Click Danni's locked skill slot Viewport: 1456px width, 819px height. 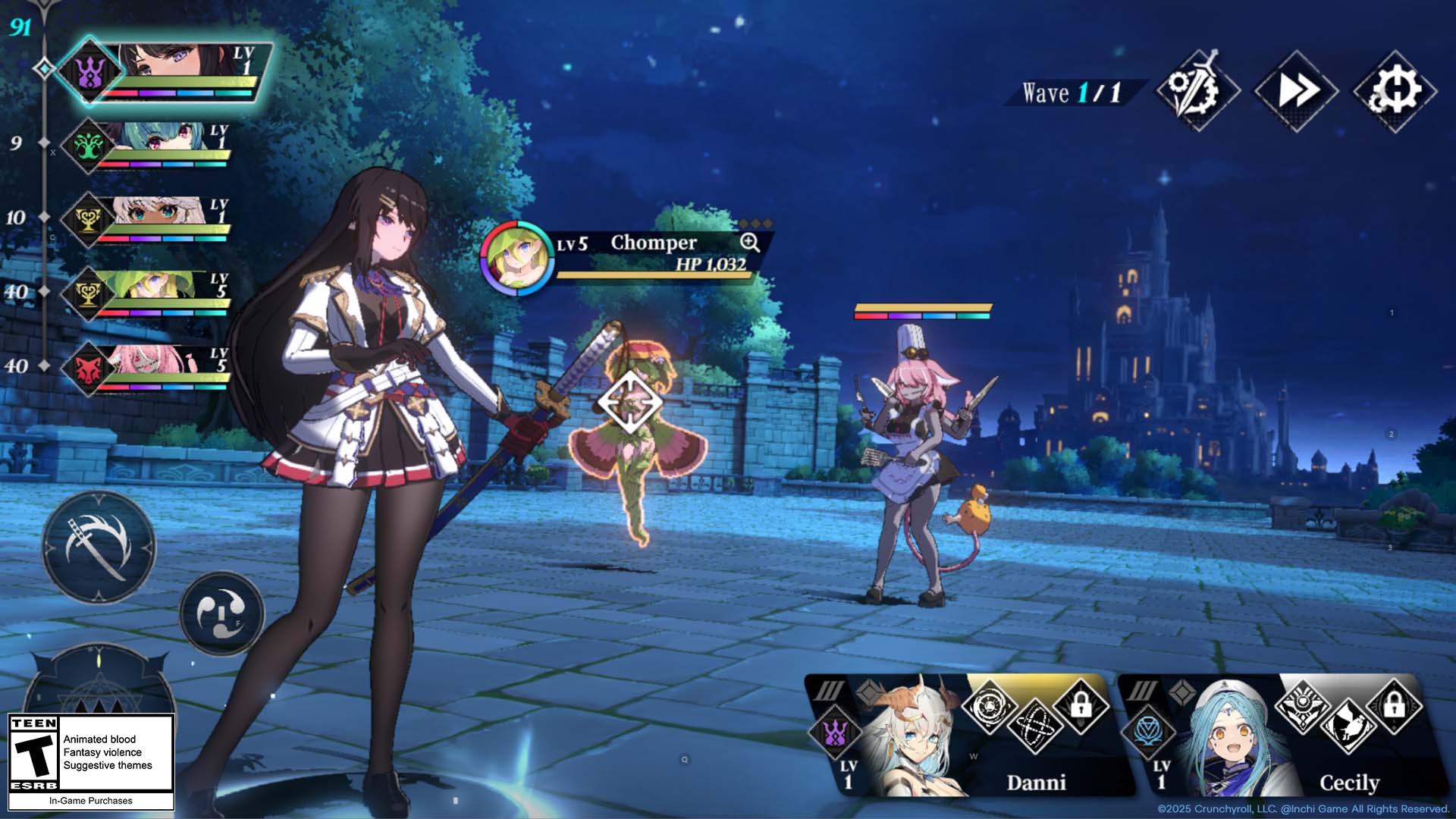(x=1081, y=705)
